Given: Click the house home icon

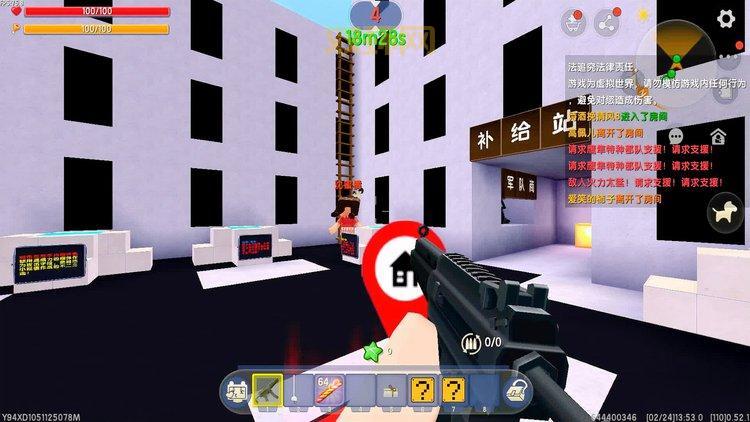Looking at the screenshot, I should [719, 137].
